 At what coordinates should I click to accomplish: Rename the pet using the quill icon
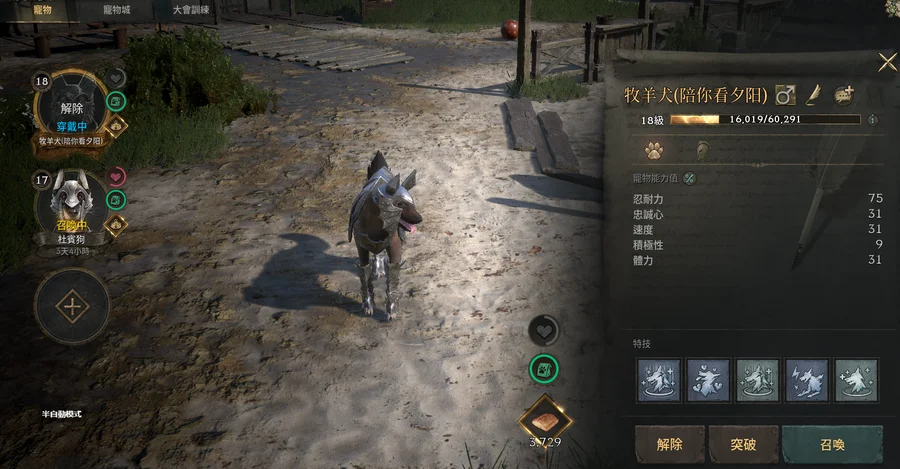pos(814,95)
